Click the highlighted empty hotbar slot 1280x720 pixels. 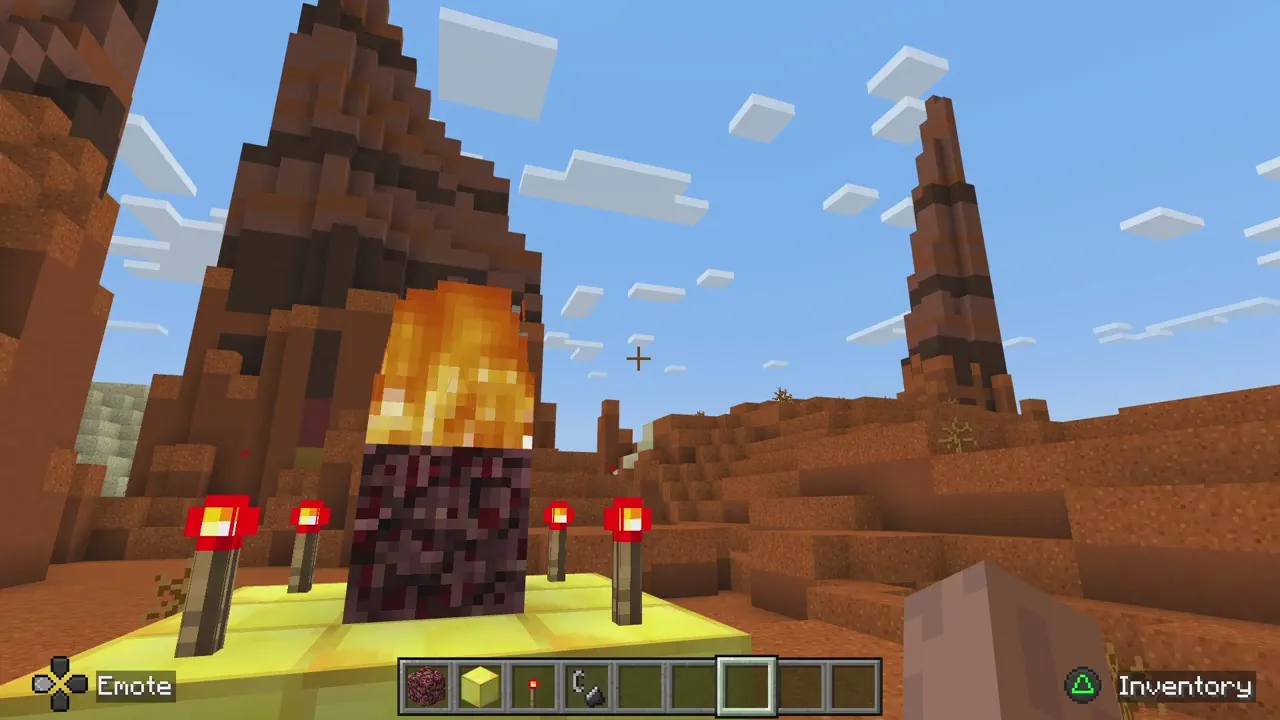point(748,686)
